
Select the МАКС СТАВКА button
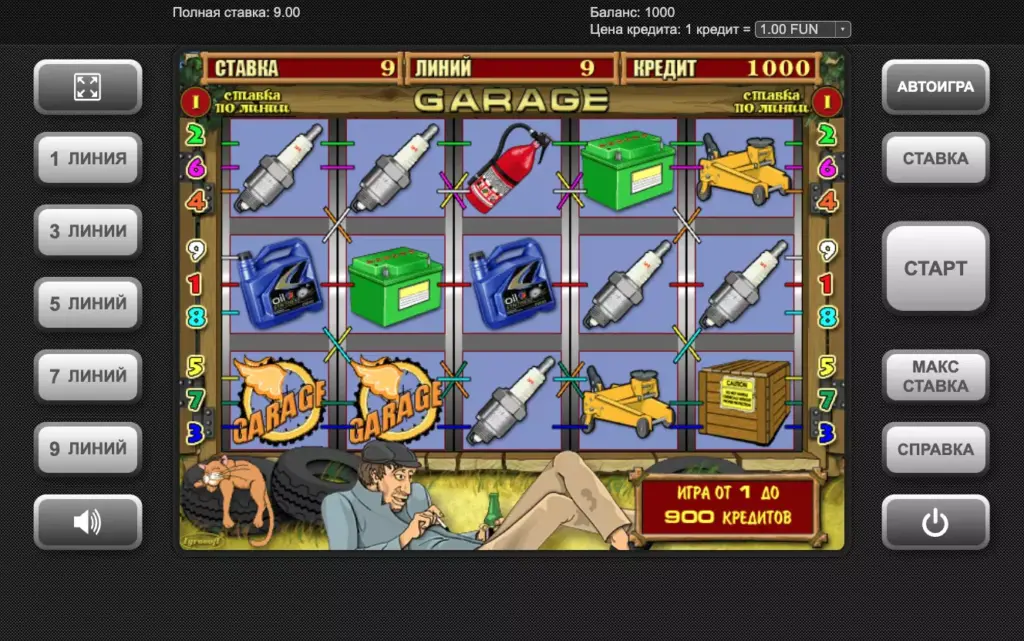pyautogui.click(x=935, y=377)
